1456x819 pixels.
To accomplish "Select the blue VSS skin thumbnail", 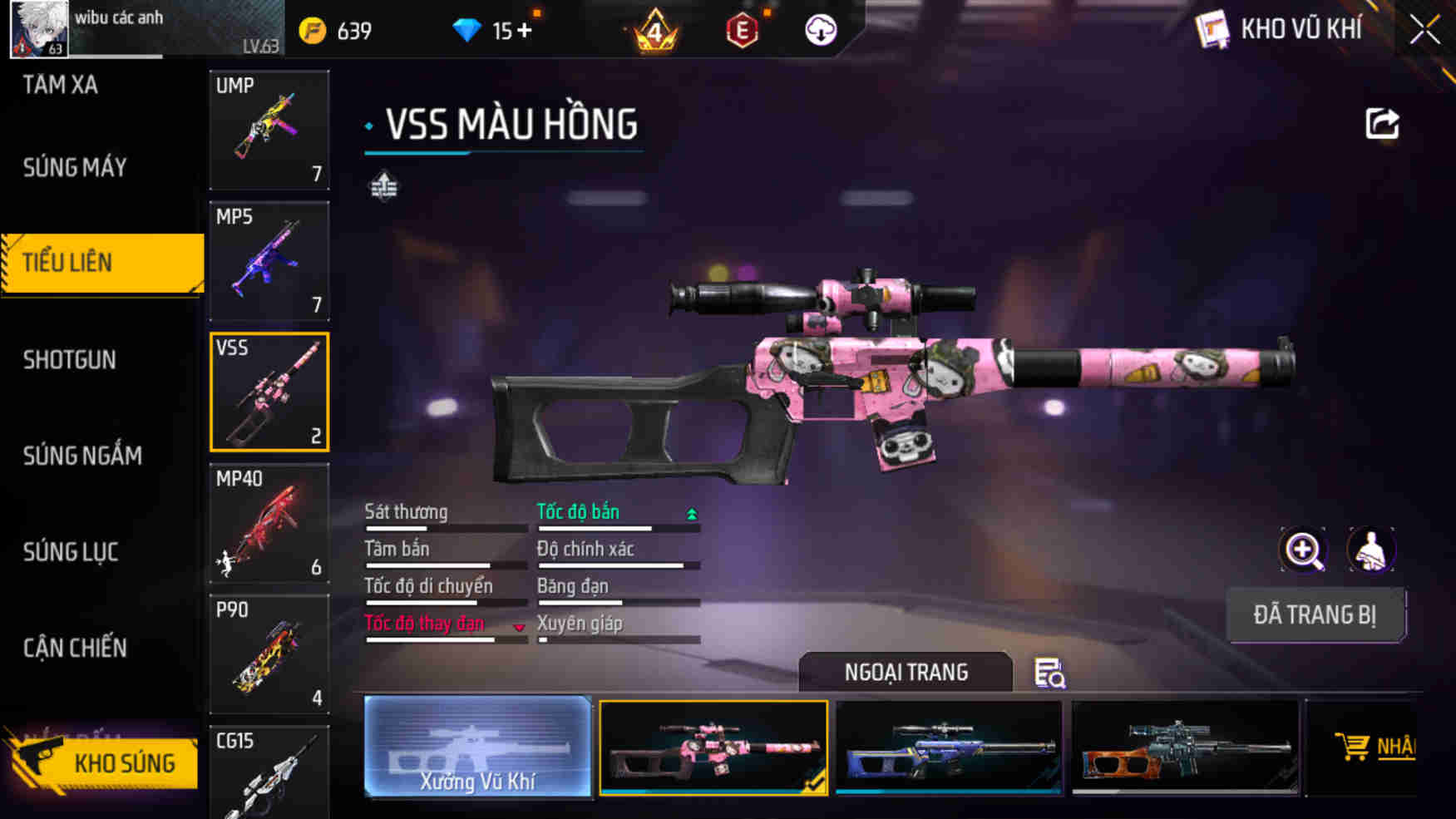I will pyautogui.click(x=949, y=747).
